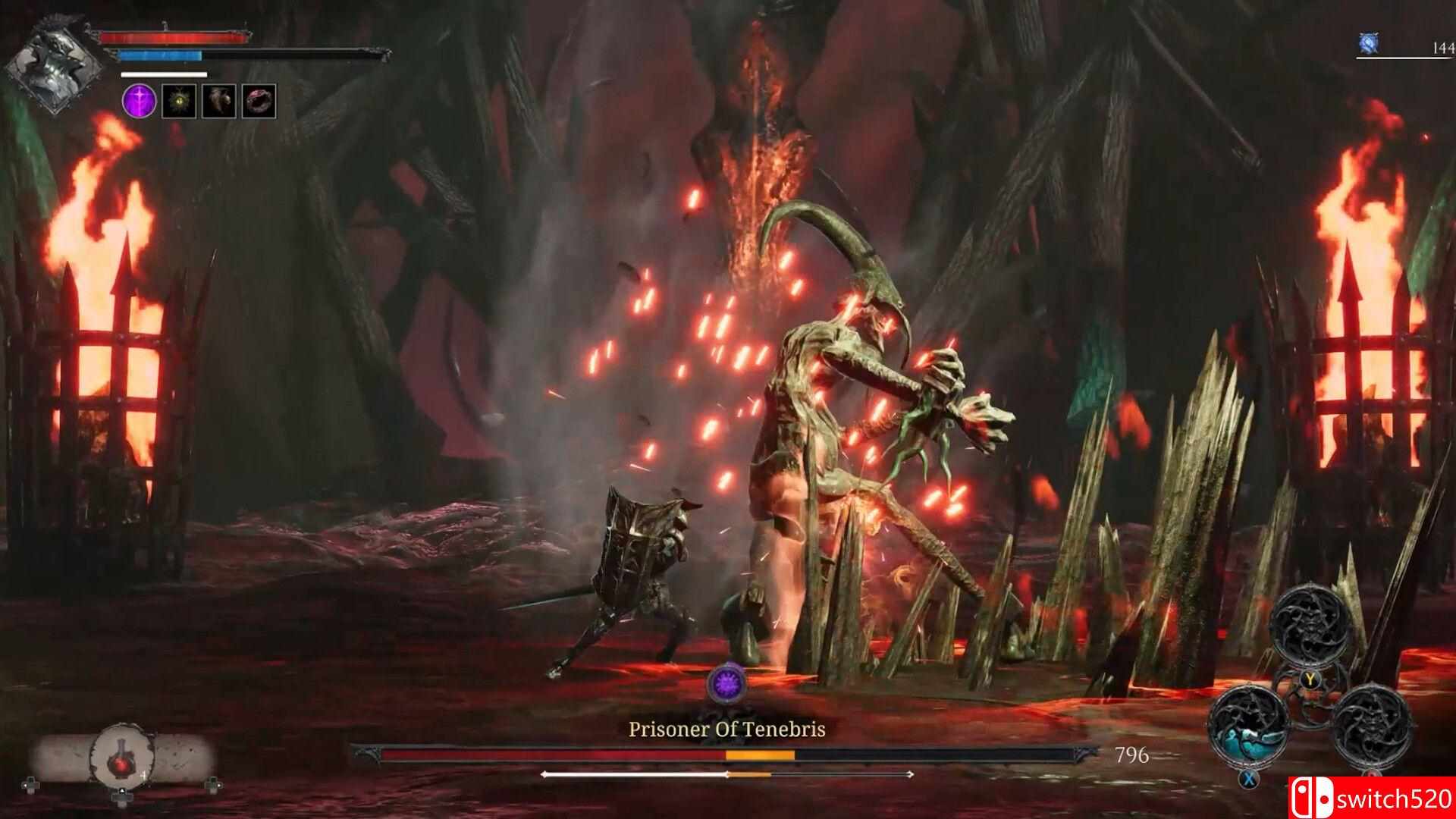Click the purple status orb below the boss

[726, 683]
